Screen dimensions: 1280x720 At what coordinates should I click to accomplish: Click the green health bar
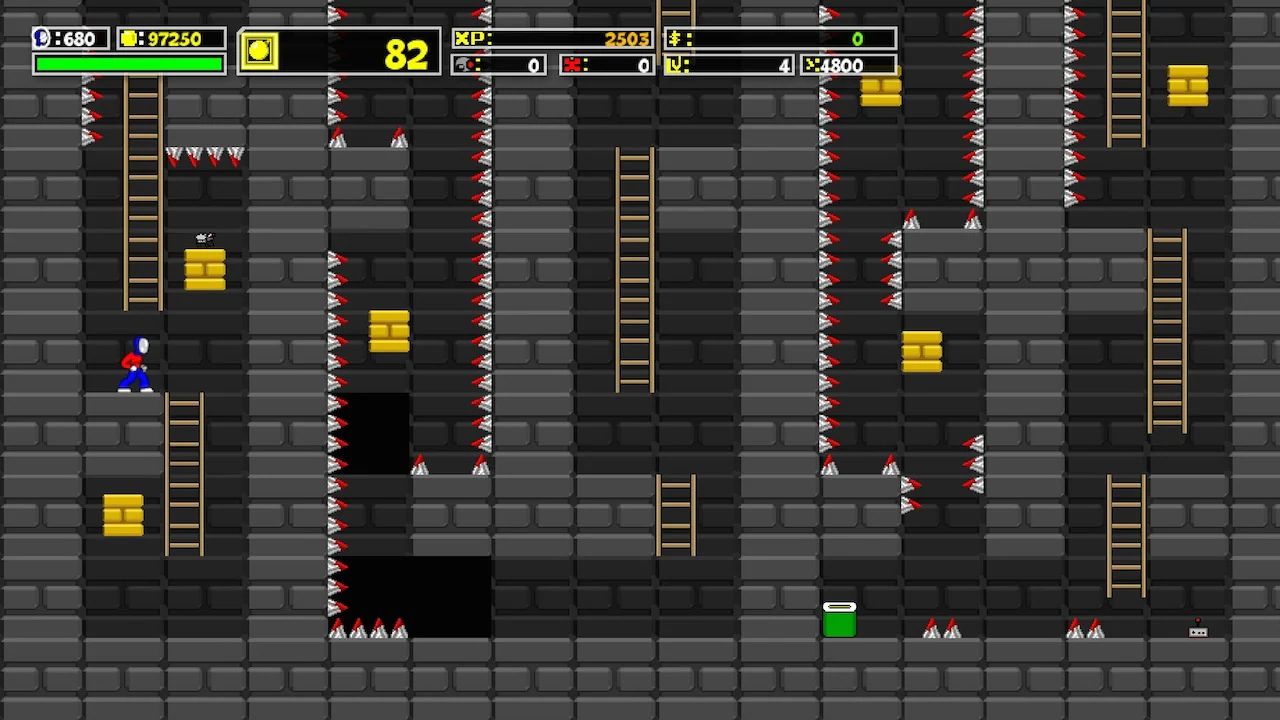click(128, 62)
